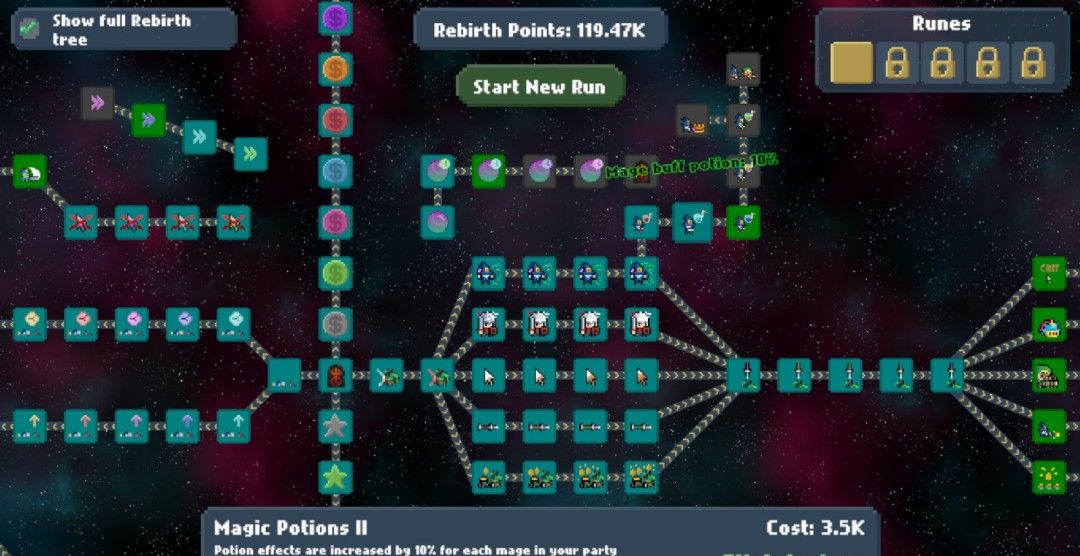Click the gray star node
This screenshot has height=556, width=1080.
click(335, 426)
